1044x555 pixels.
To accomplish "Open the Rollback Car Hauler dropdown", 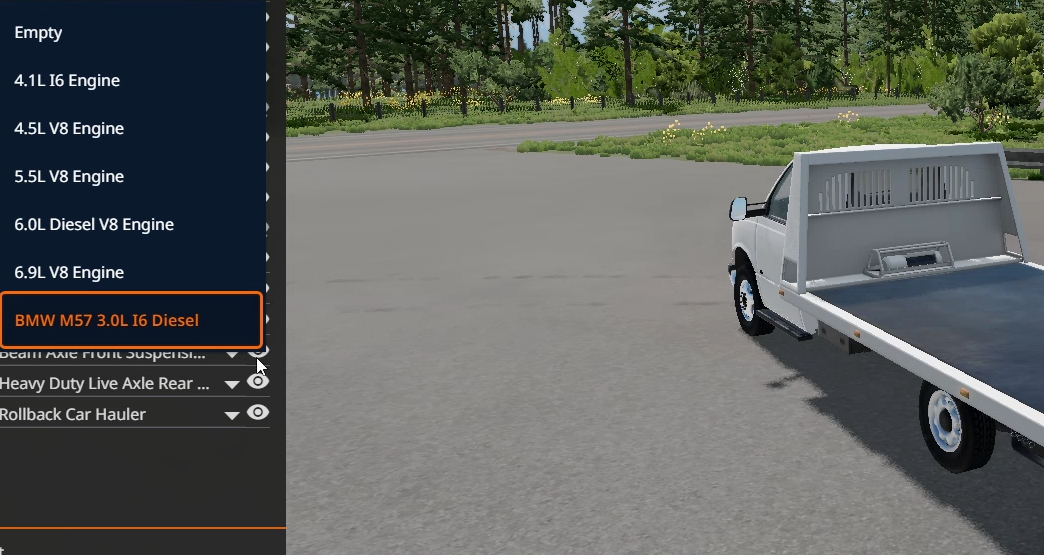I will 232,415.
